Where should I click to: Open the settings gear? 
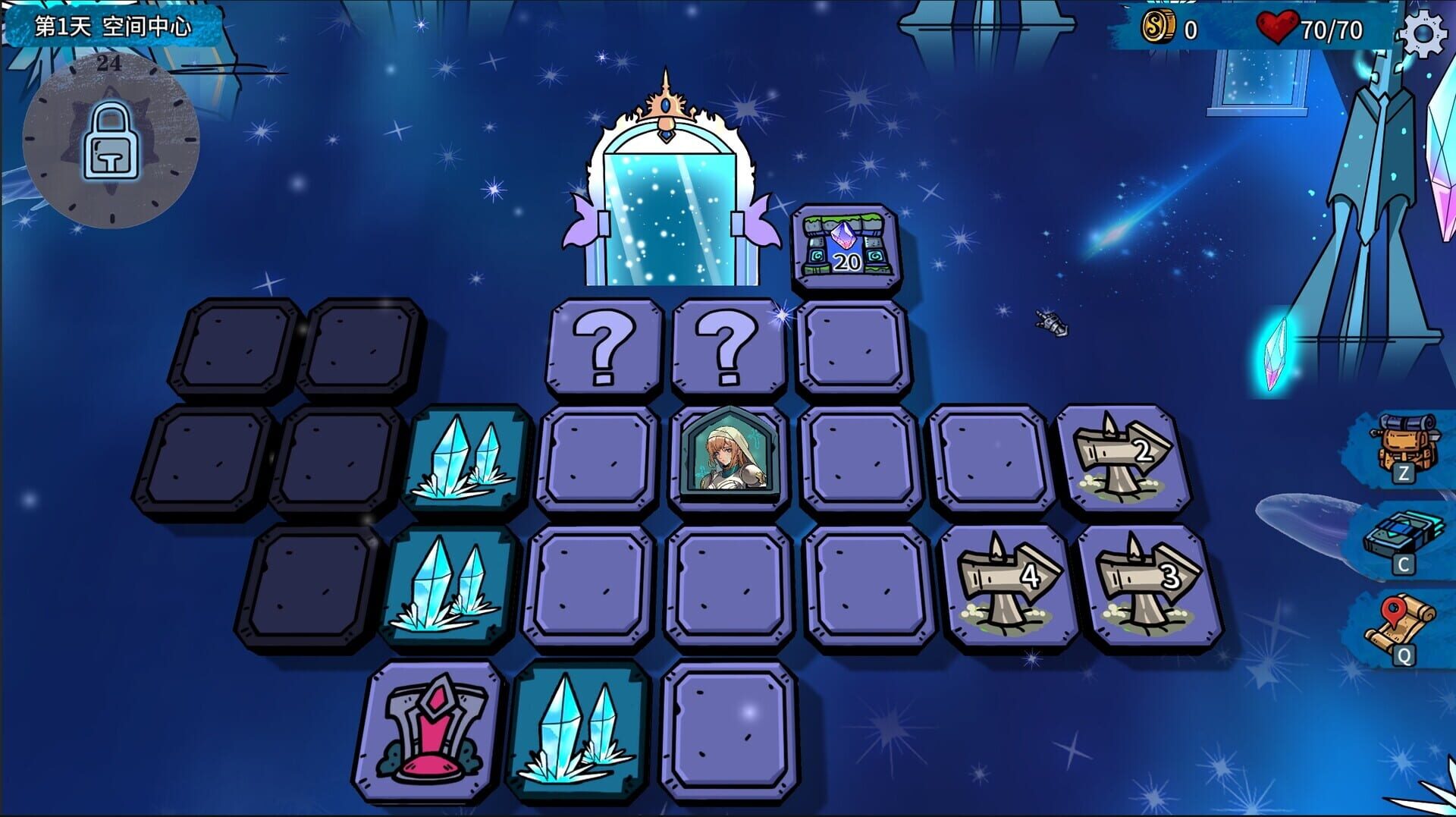click(1424, 32)
